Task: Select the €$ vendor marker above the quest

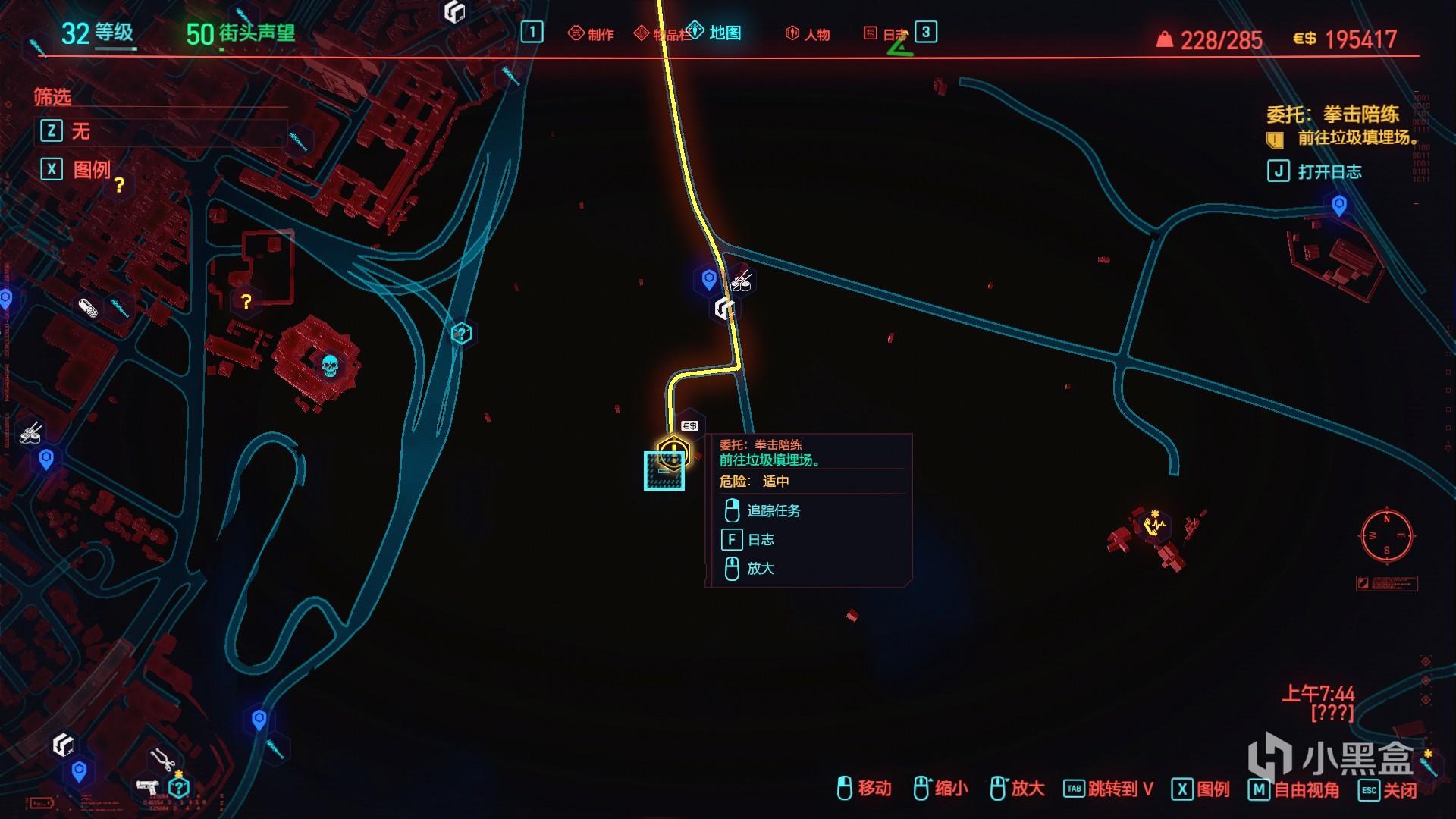Action: [689, 425]
